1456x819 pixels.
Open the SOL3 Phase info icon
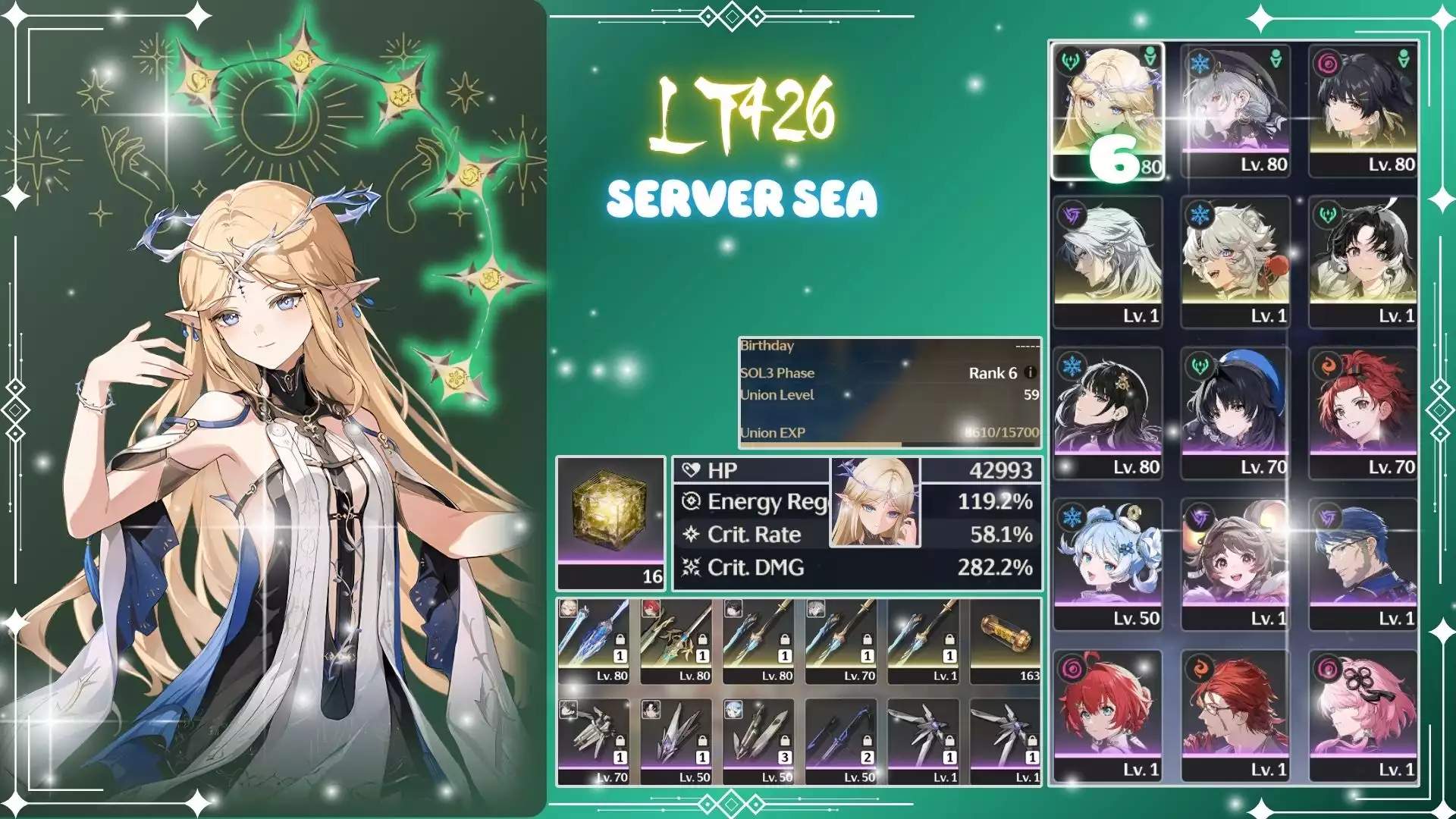click(1030, 372)
